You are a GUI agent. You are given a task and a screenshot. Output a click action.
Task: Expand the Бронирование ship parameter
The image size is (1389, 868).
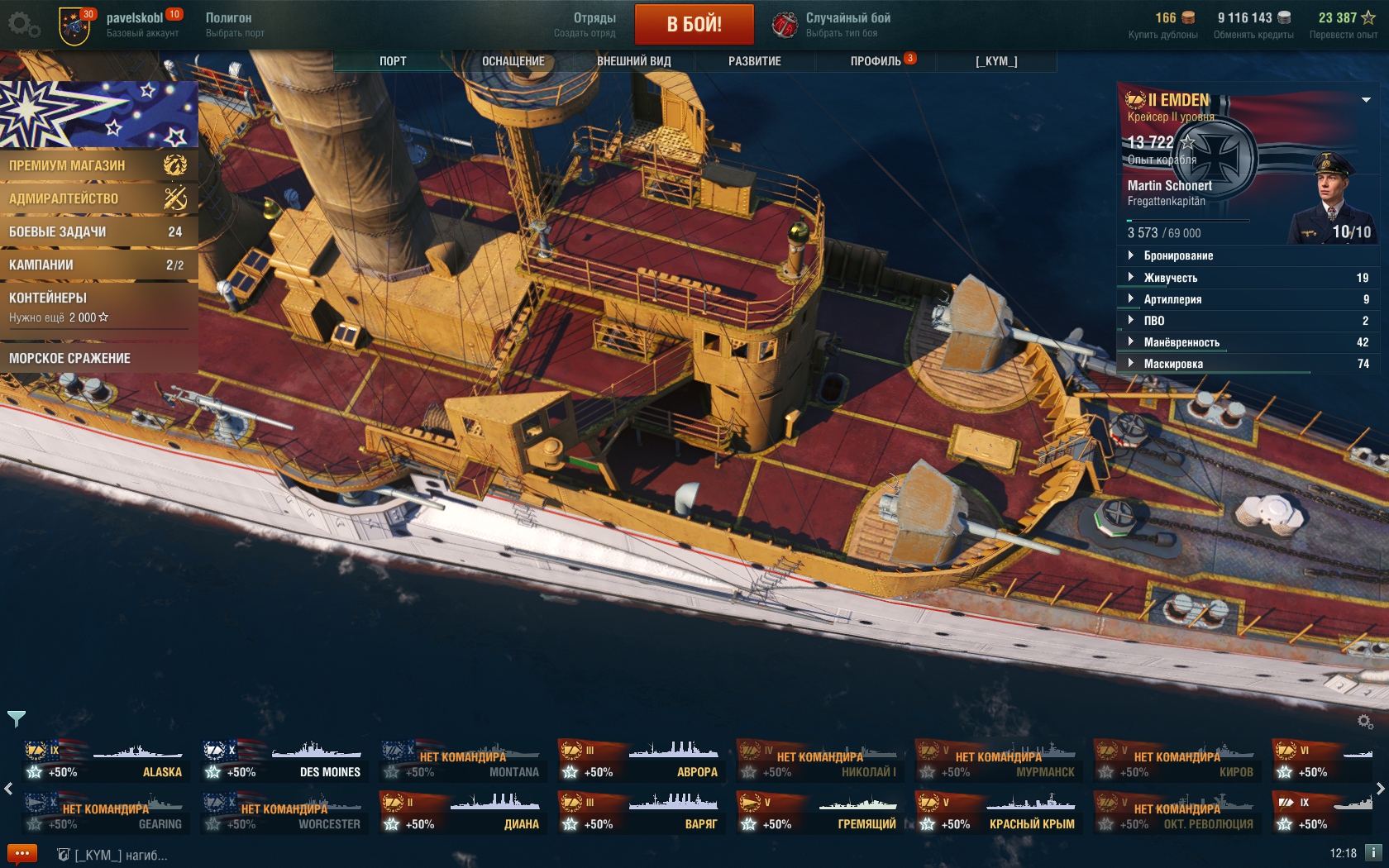(1178, 255)
